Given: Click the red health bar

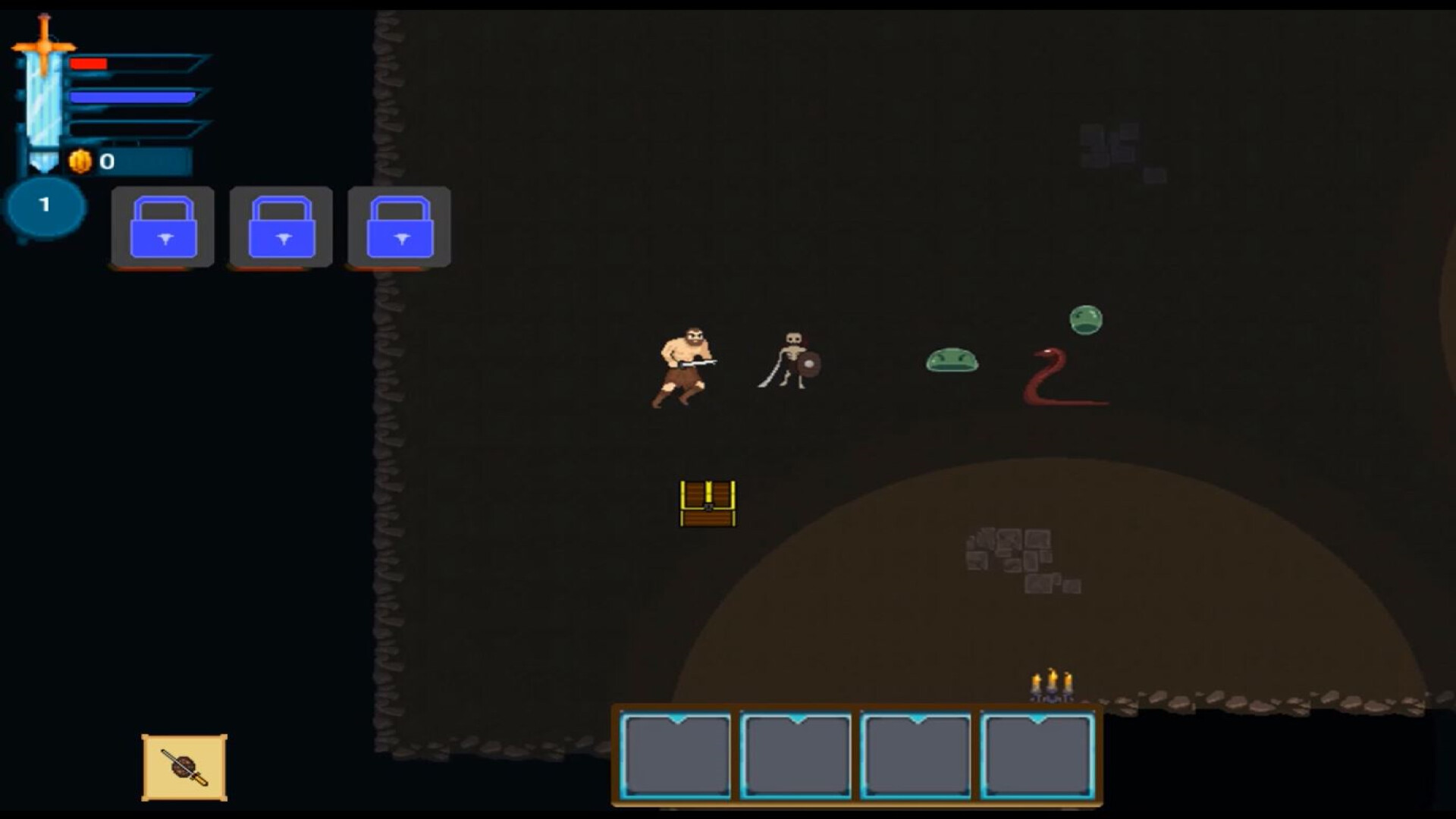Looking at the screenshot, I should point(87,64).
